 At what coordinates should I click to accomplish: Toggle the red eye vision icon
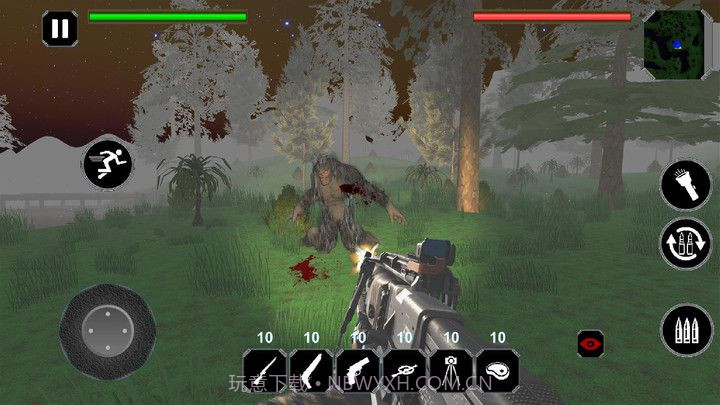pyautogui.click(x=591, y=343)
